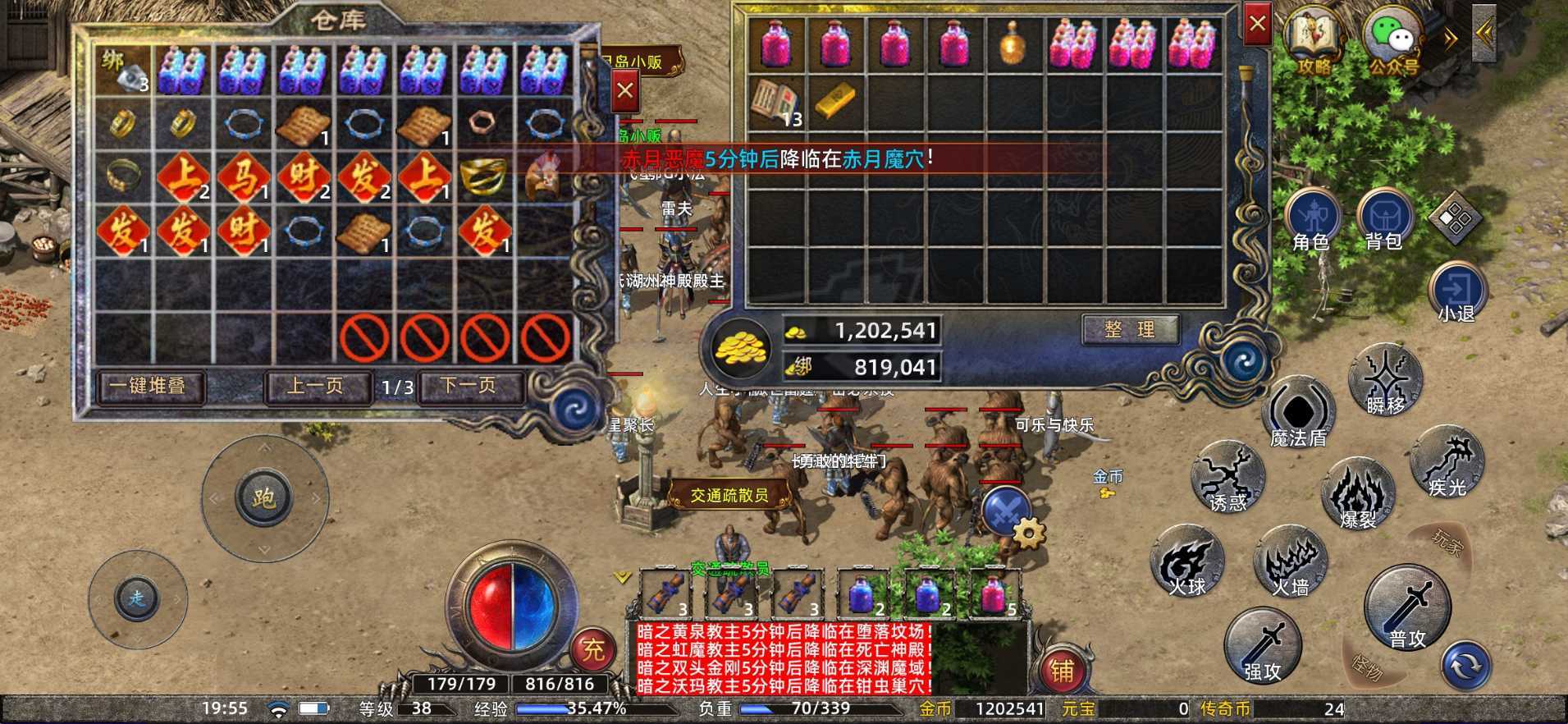Select the gold bar in the bag
The image size is (1568, 724).
pyautogui.click(x=836, y=100)
